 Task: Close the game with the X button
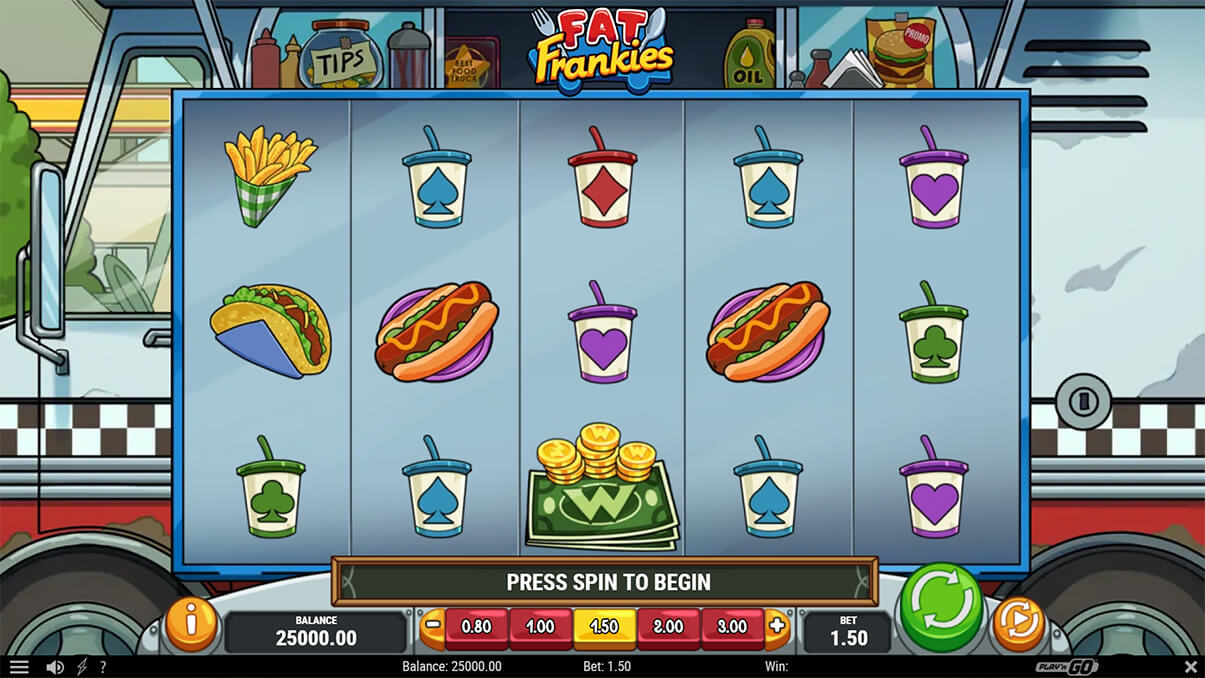point(1190,667)
